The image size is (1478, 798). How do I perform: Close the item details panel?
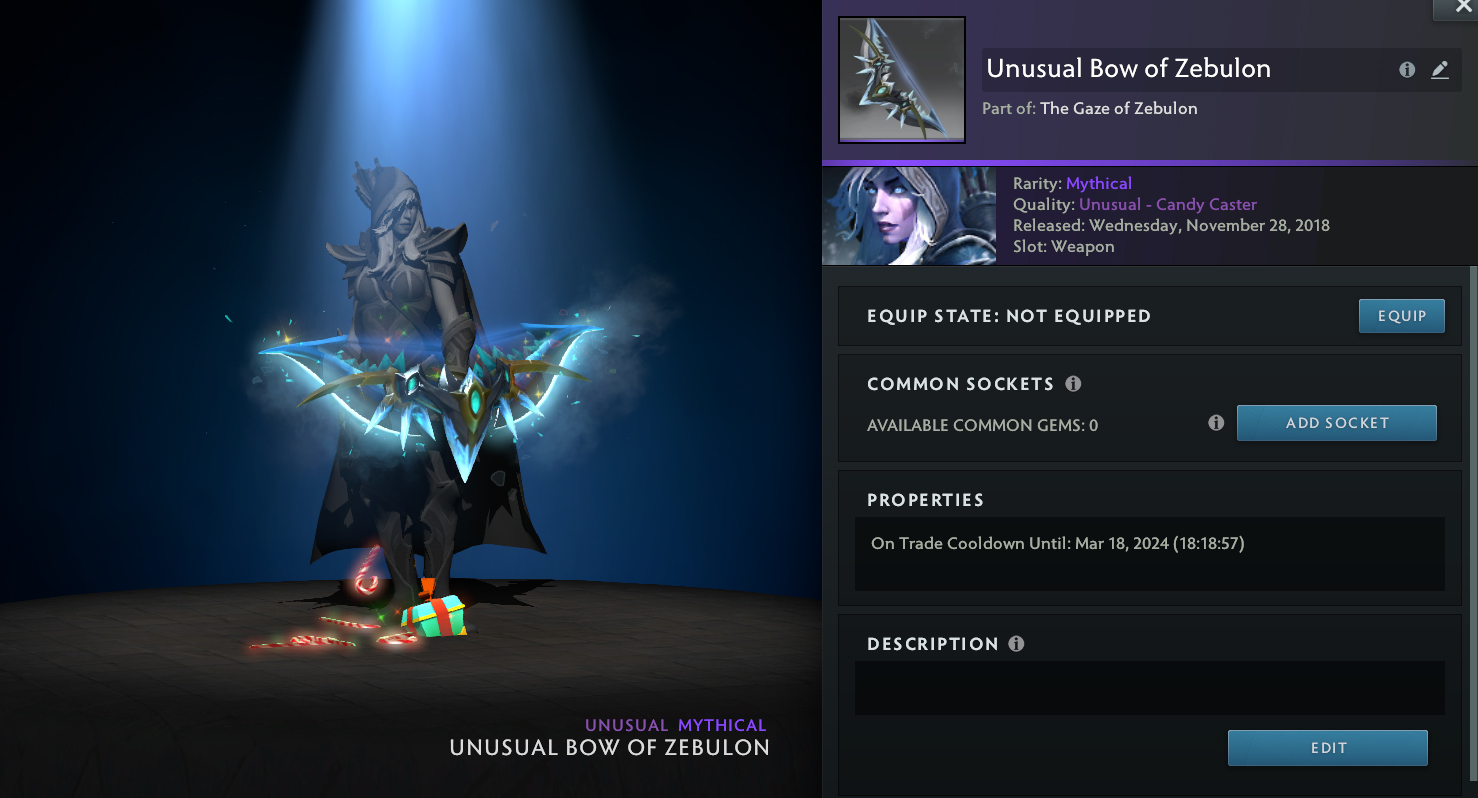[1462, 7]
